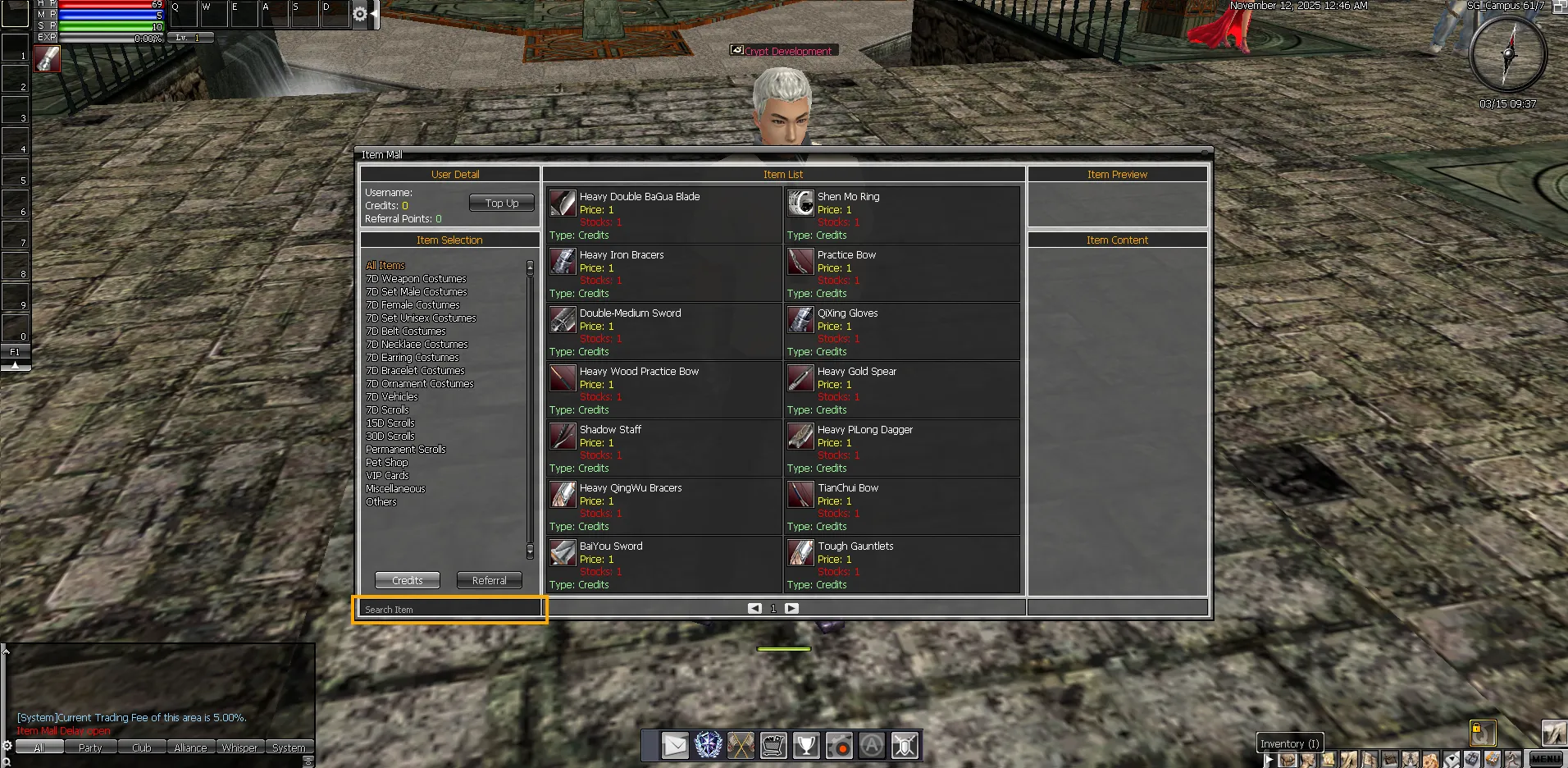
Task: Choose the Pet Shop category
Action: 386,463
